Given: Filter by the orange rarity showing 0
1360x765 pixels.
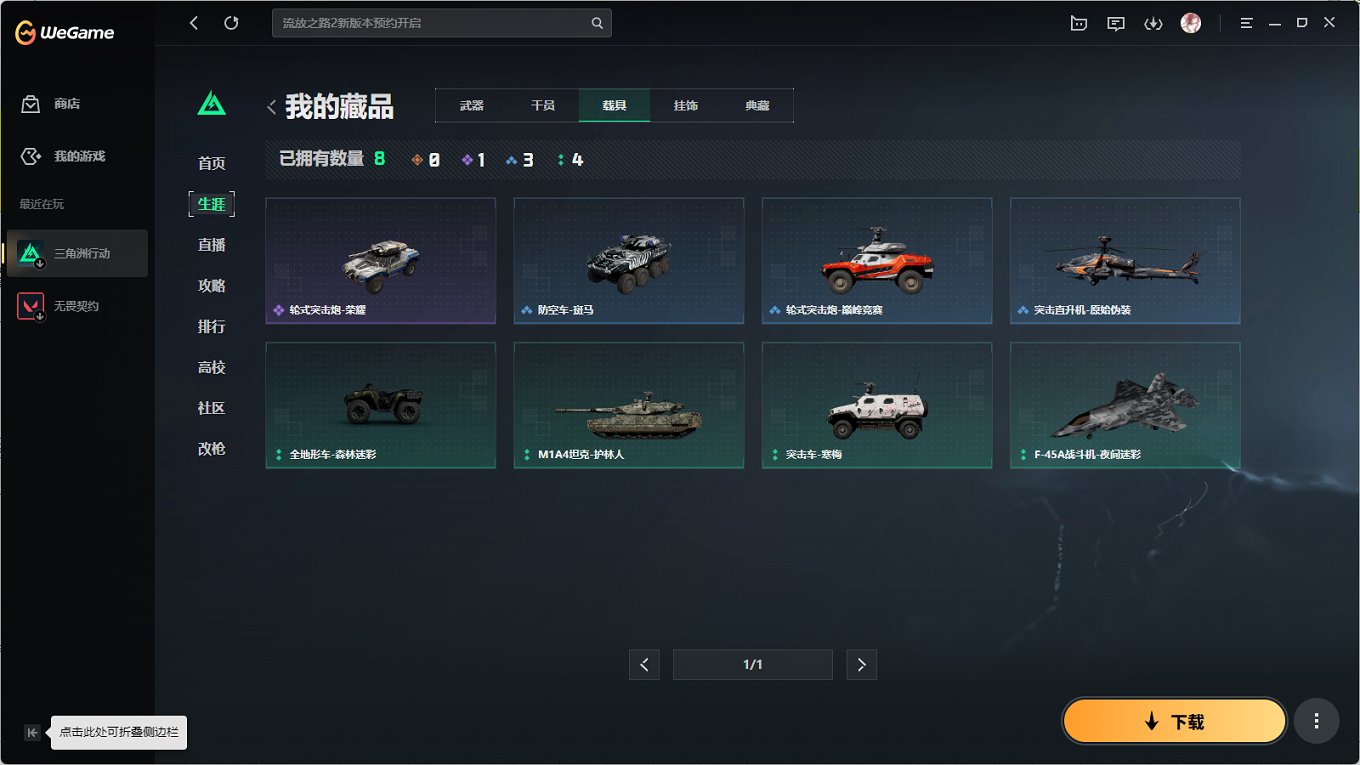Looking at the screenshot, I should click(x=424, y=158).
